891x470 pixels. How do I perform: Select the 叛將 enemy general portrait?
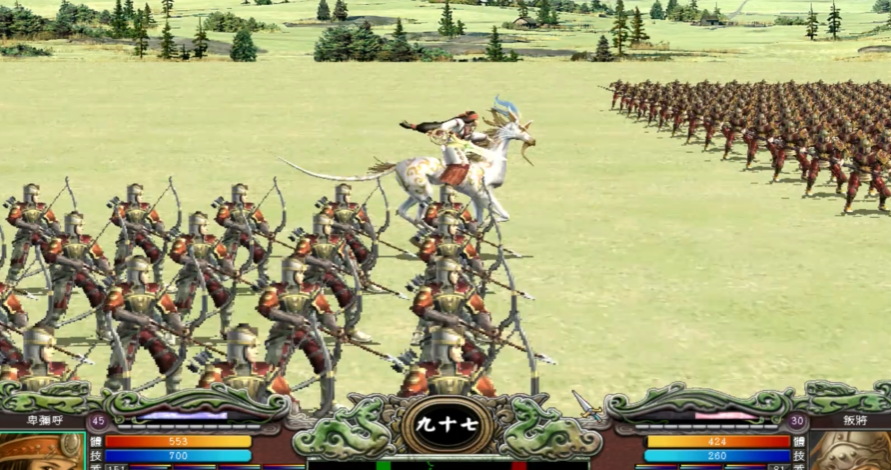850,451
